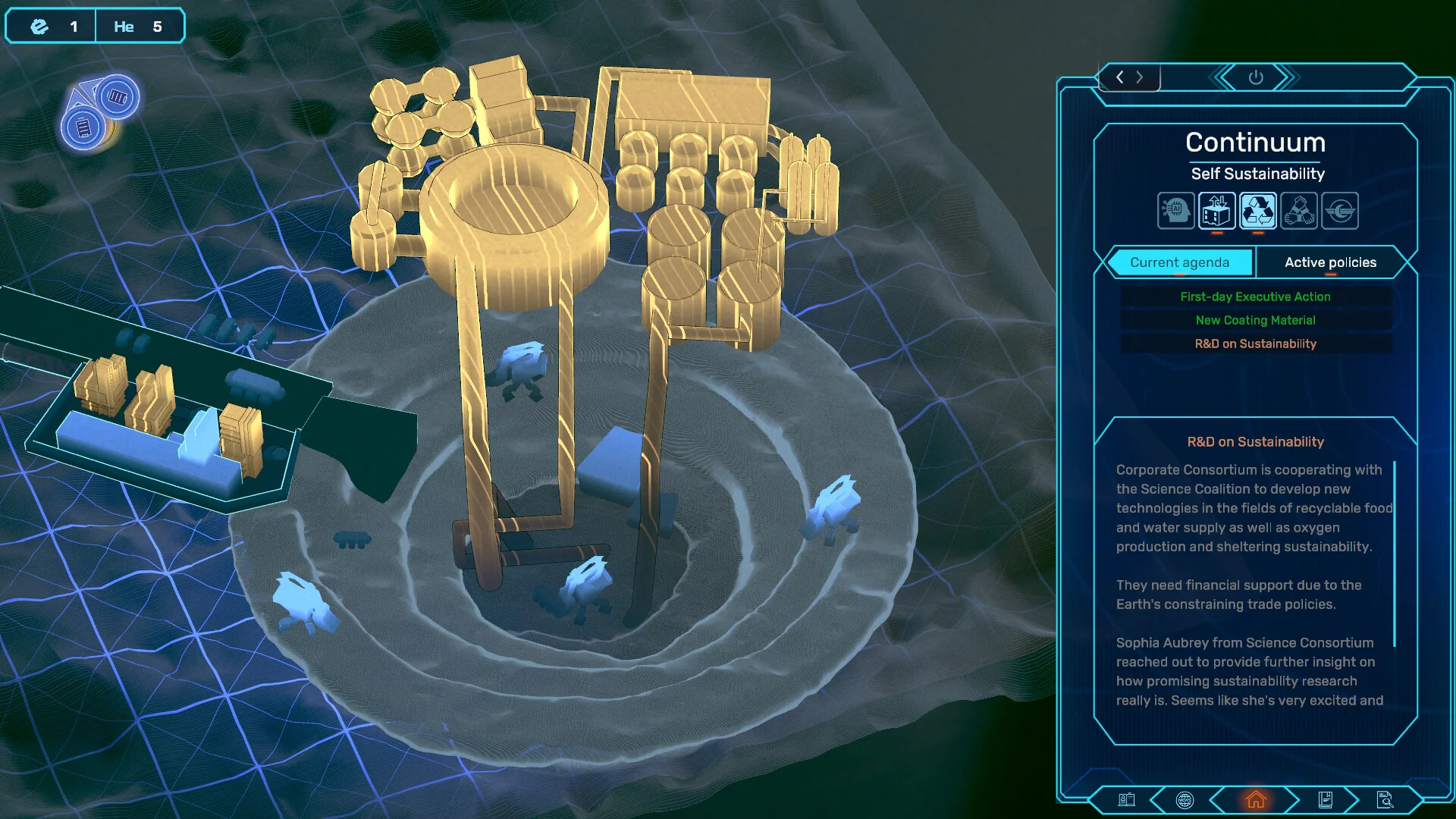Click the power button atop the panel
Screen dimensions: 1456x819
point(1256,77)
